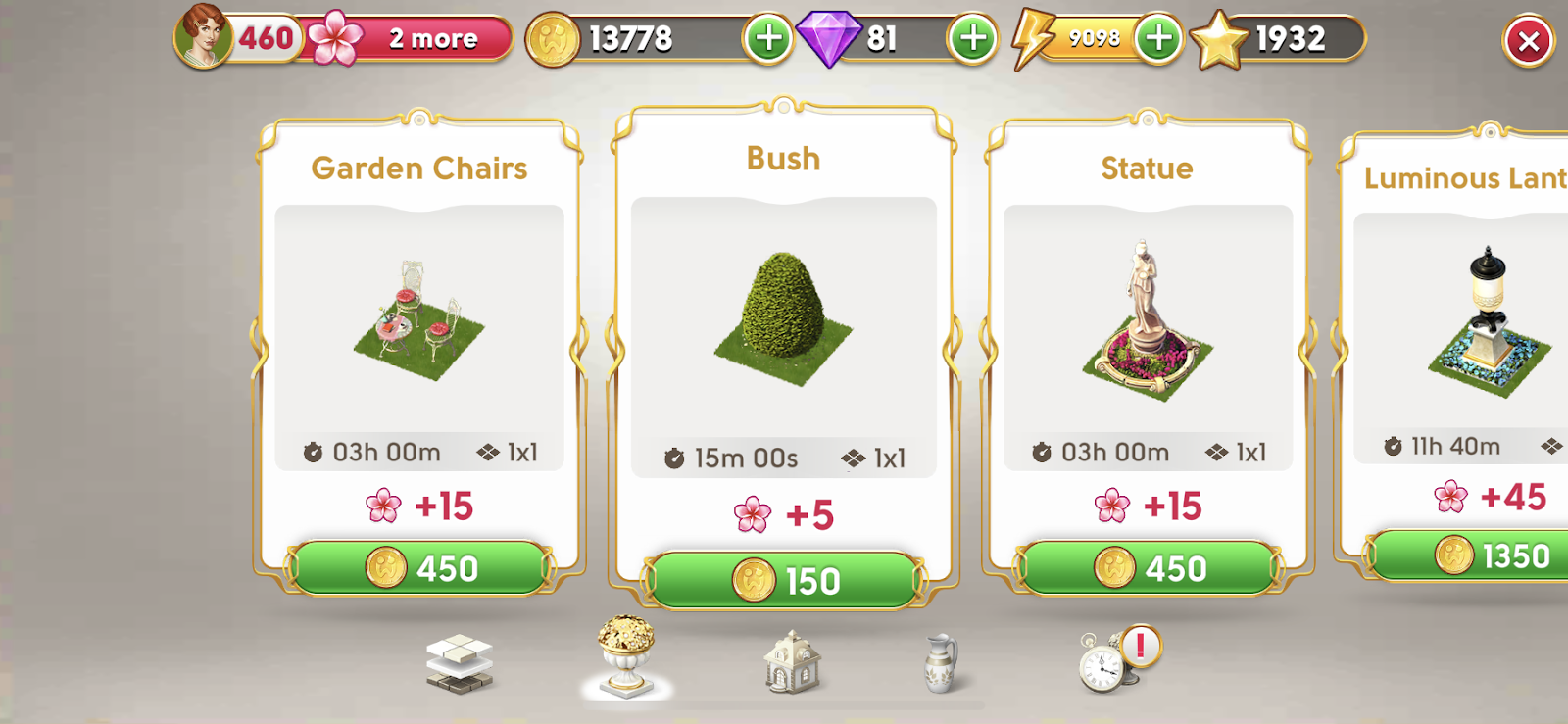Switch to the white jug category

pyautogui.click(x=941, y=663)
